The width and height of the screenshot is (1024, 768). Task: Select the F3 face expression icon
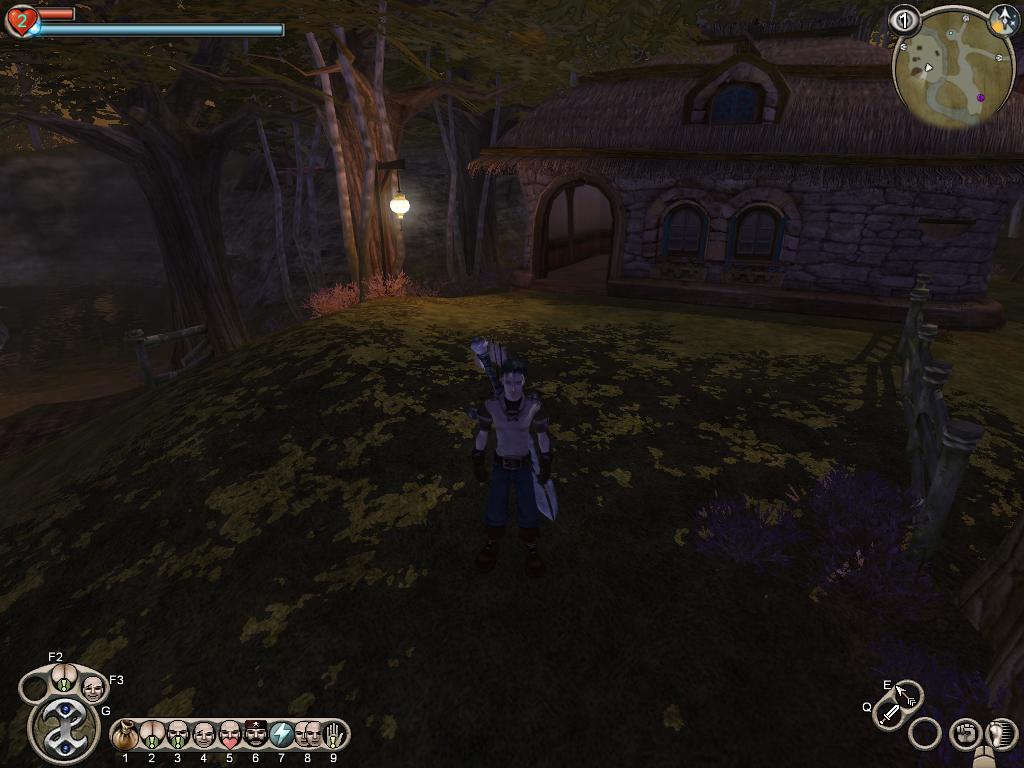[92, 687]
